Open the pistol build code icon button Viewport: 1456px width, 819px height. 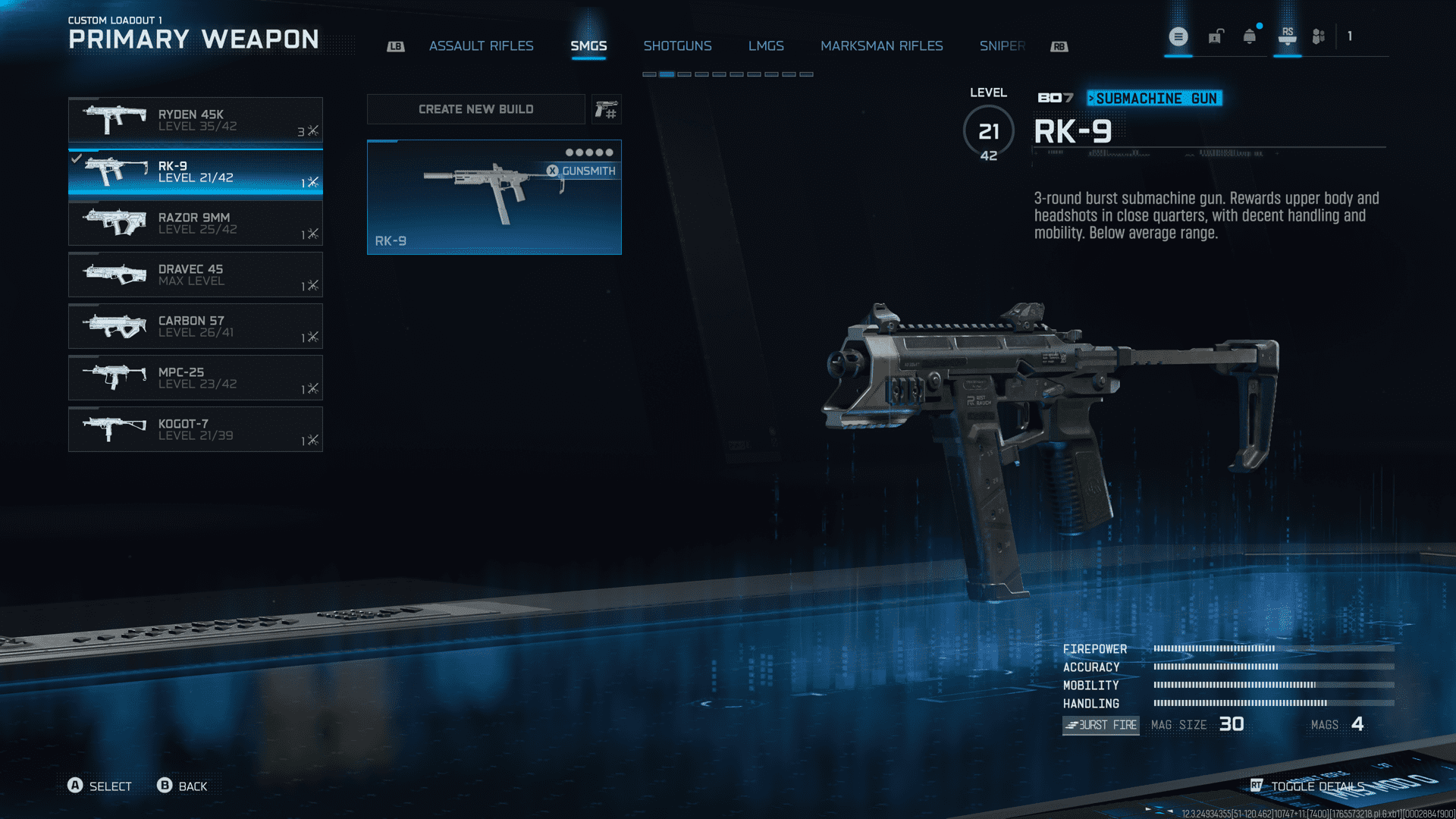(x=606, y=110)
